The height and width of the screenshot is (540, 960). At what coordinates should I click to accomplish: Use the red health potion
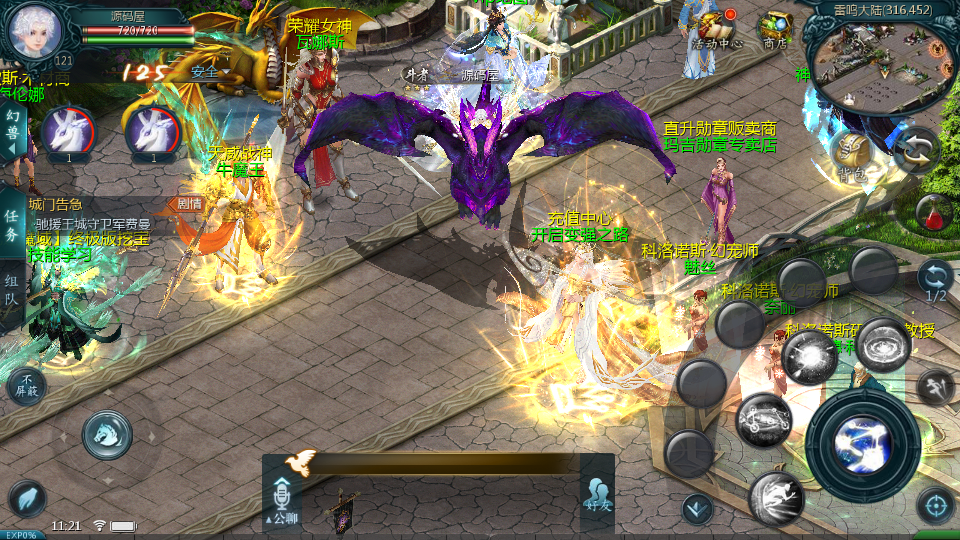coord(933,212)
